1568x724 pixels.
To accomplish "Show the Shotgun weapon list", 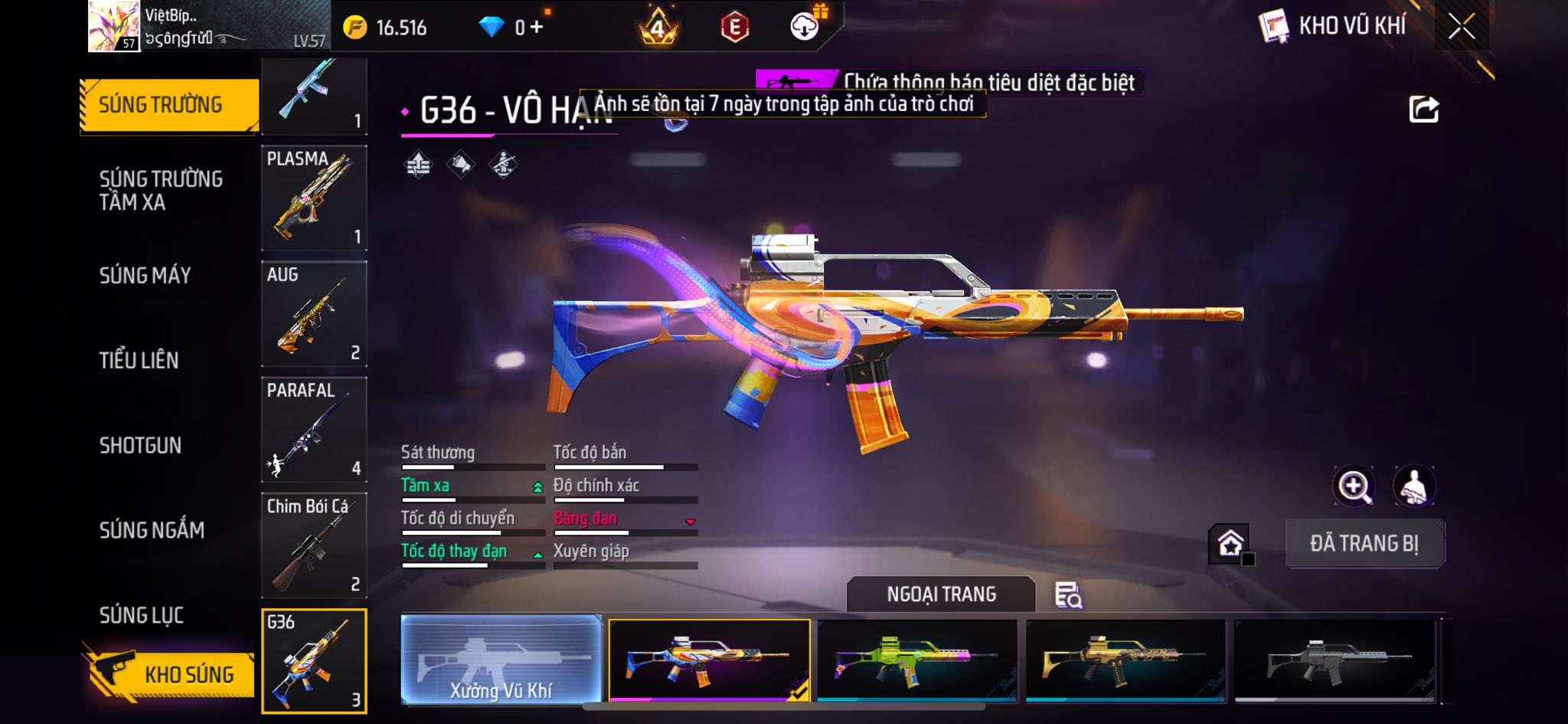I will click(x=140, y=445).
